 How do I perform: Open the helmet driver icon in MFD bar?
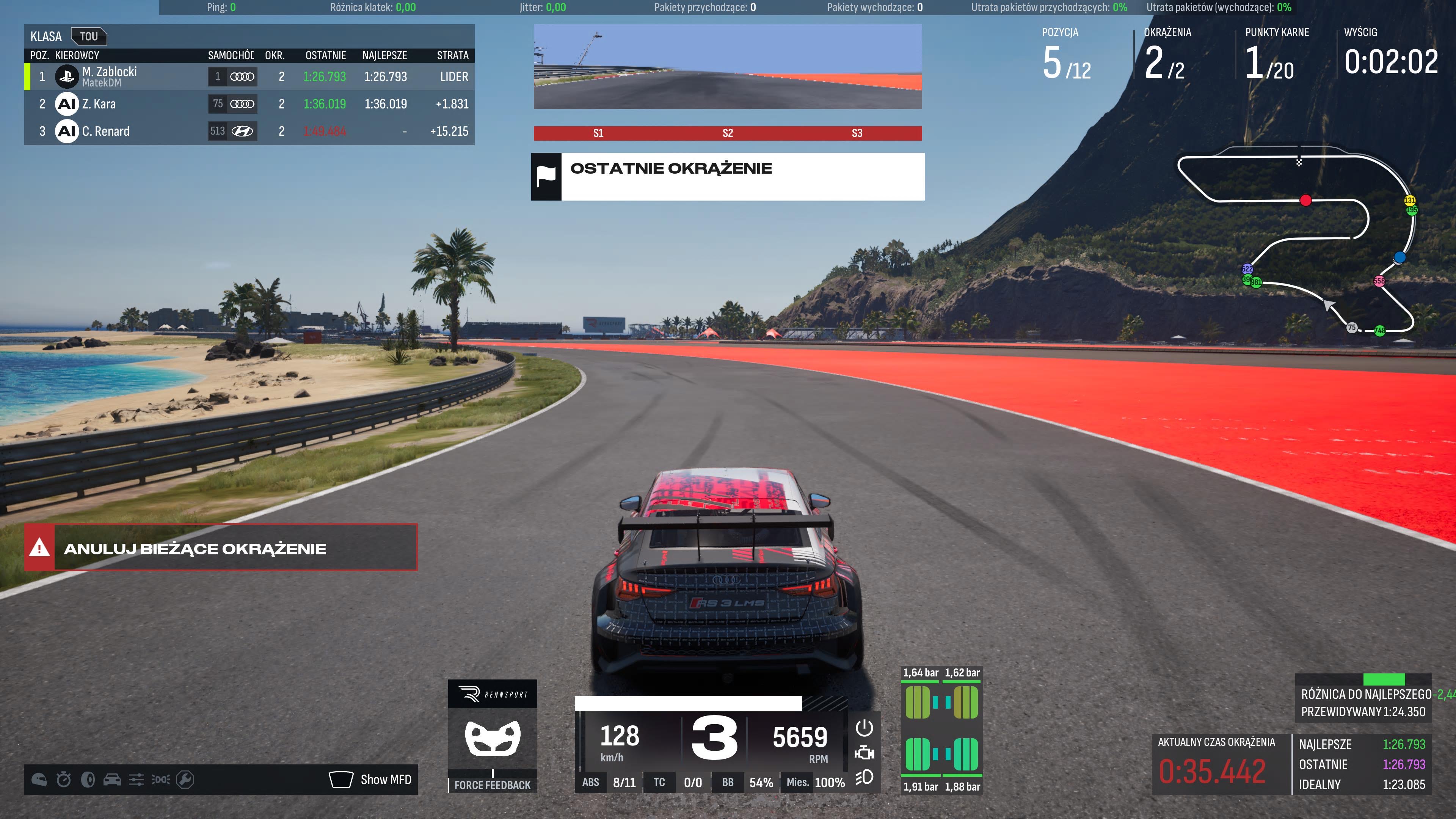(x=39, y=780)
